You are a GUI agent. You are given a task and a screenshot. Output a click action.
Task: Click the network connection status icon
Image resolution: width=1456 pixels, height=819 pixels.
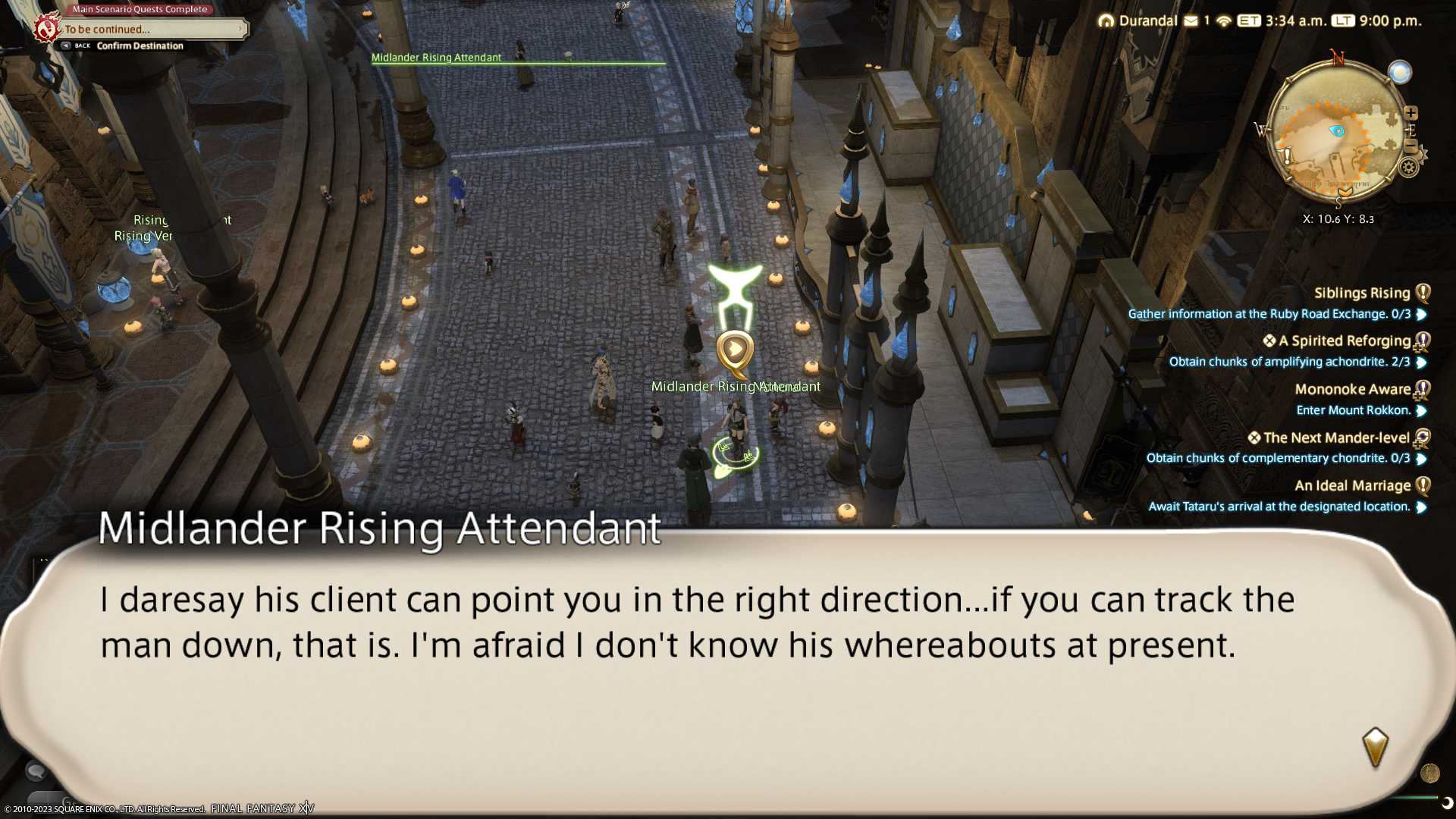click(1223, 21)
